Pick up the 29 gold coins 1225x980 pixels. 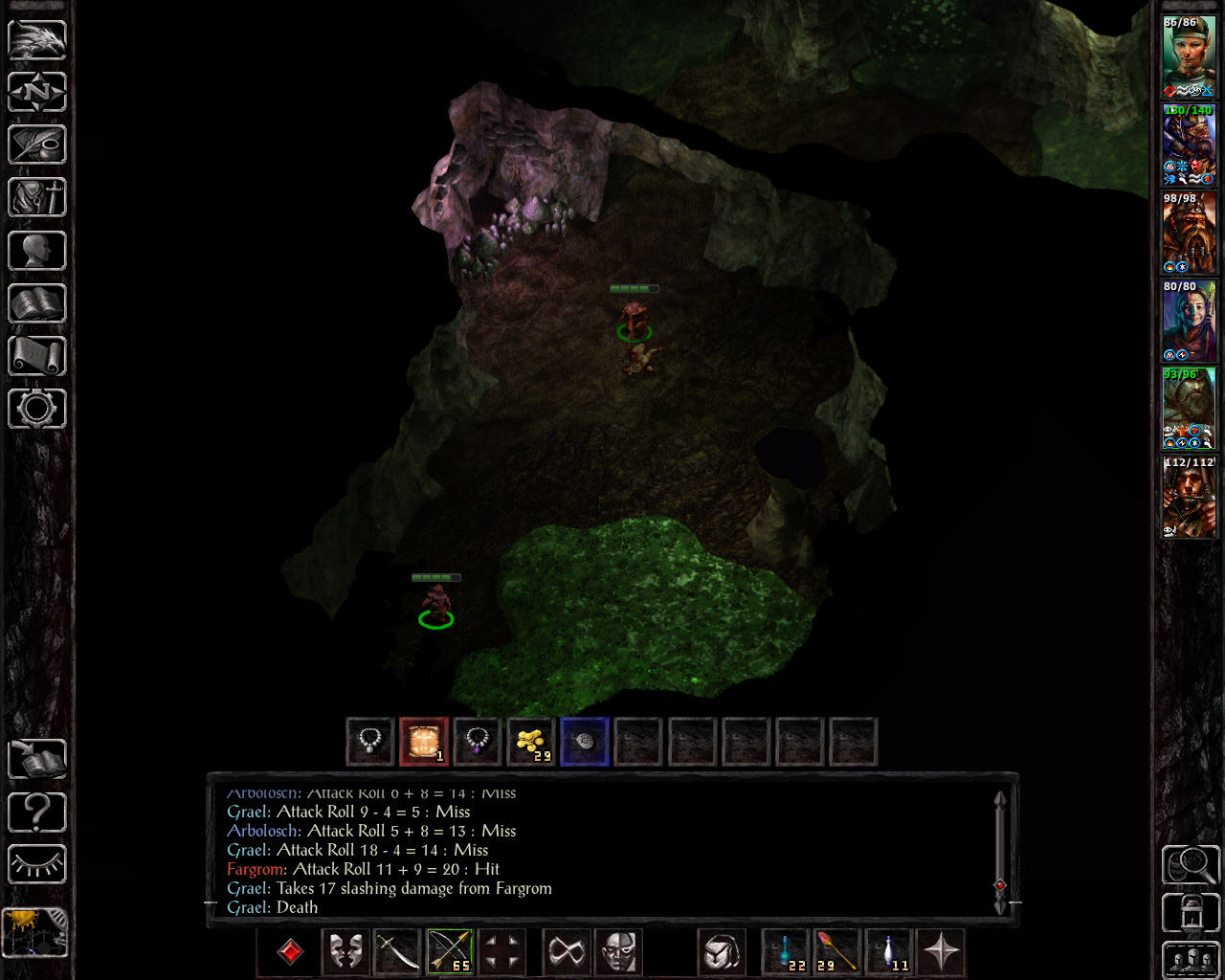pos(530,742)
